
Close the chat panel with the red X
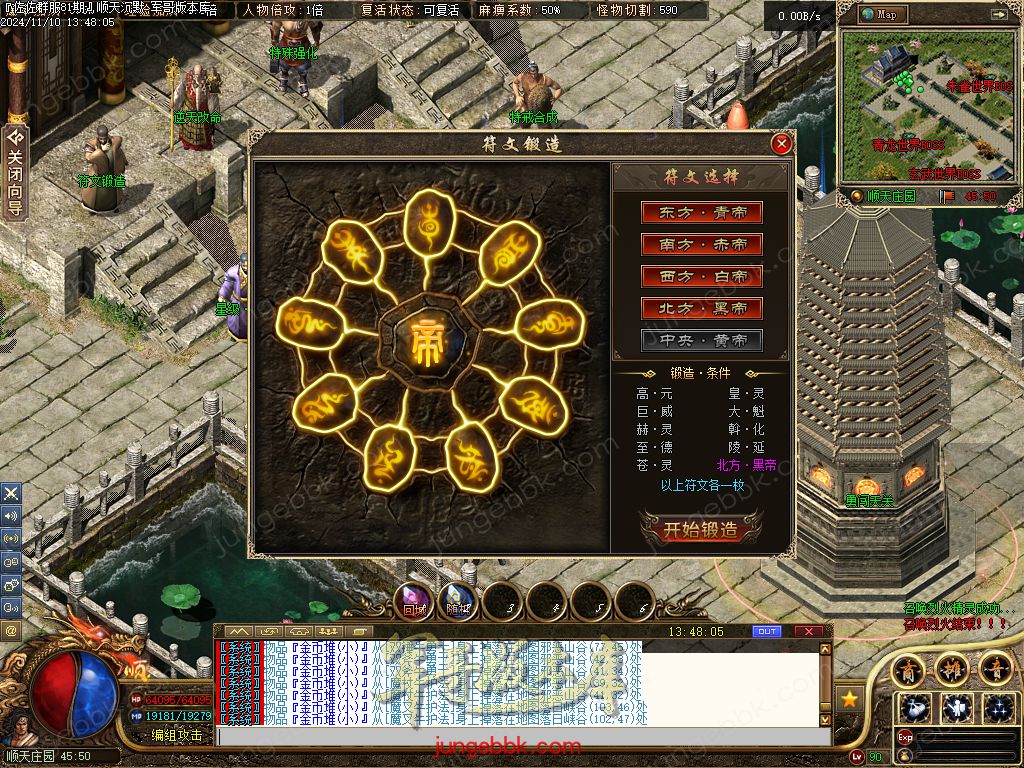808,631
